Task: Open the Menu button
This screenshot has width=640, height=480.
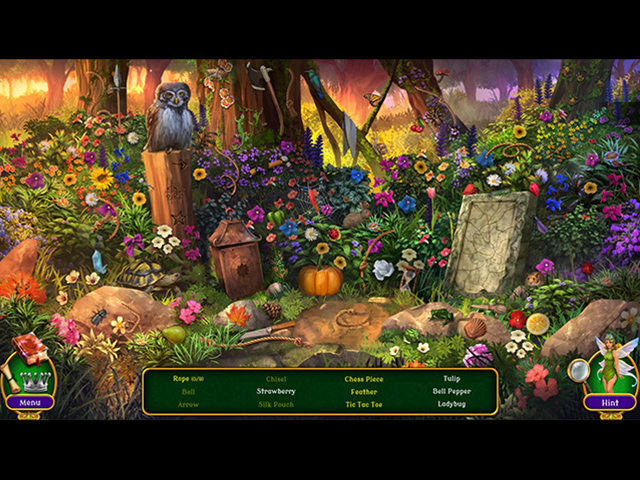Action: point(30,402)
